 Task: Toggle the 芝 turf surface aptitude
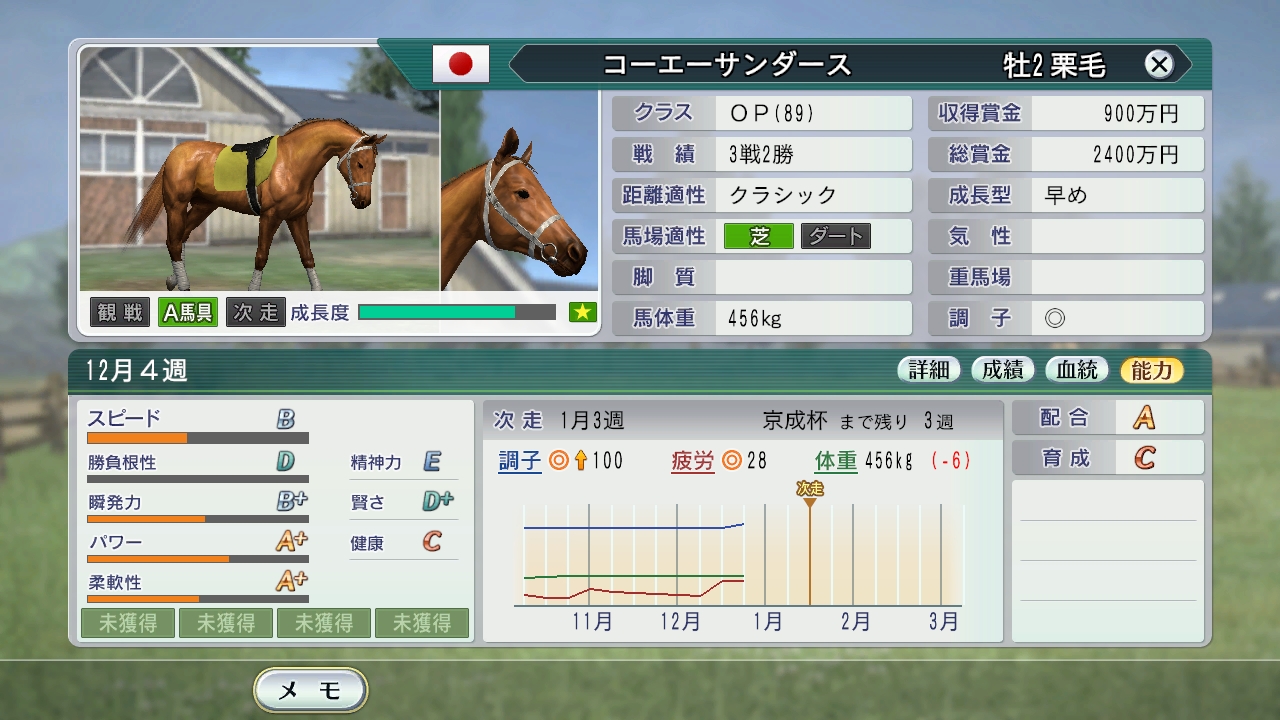757,236
